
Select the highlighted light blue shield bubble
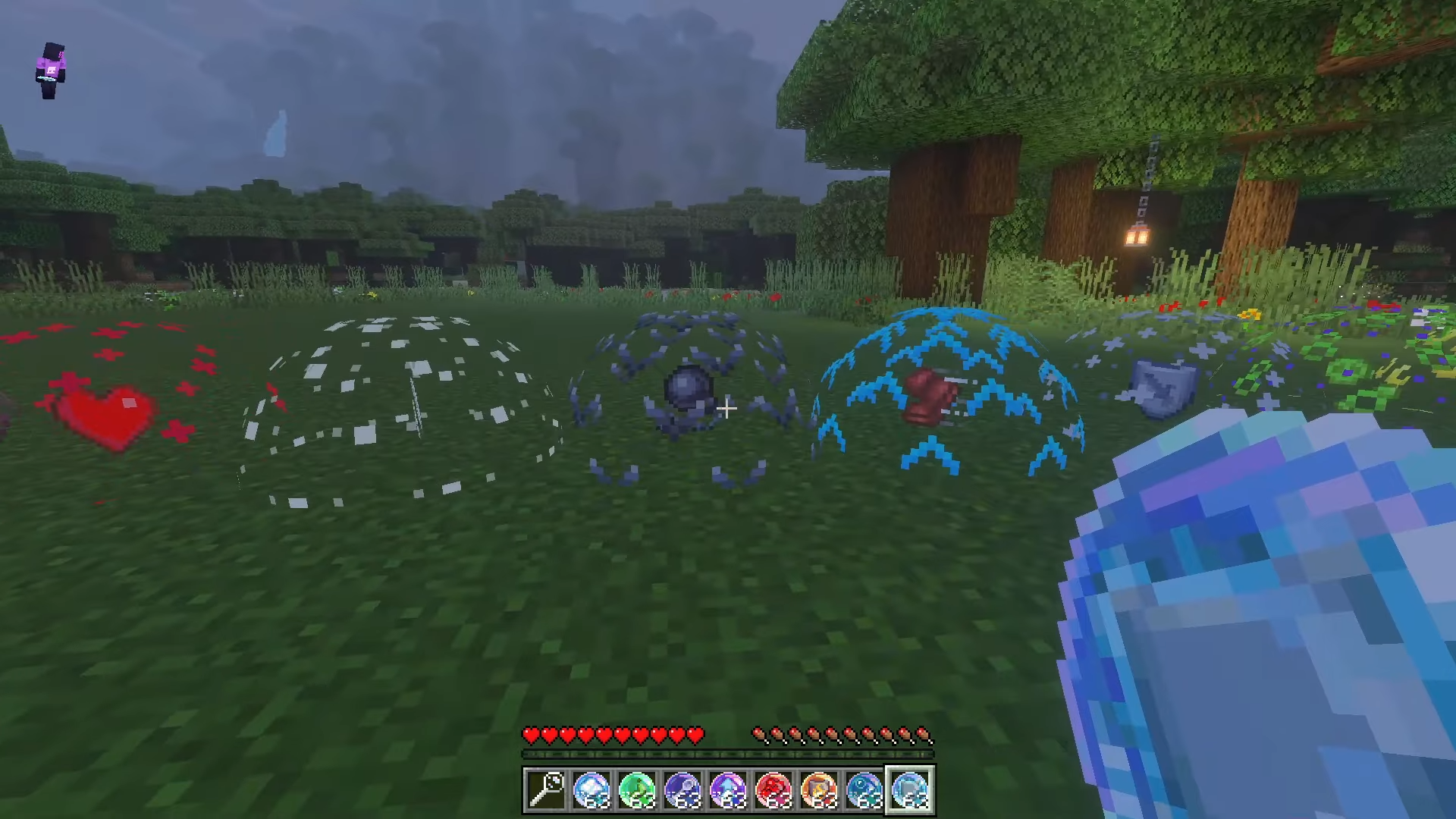pos(910,790)
